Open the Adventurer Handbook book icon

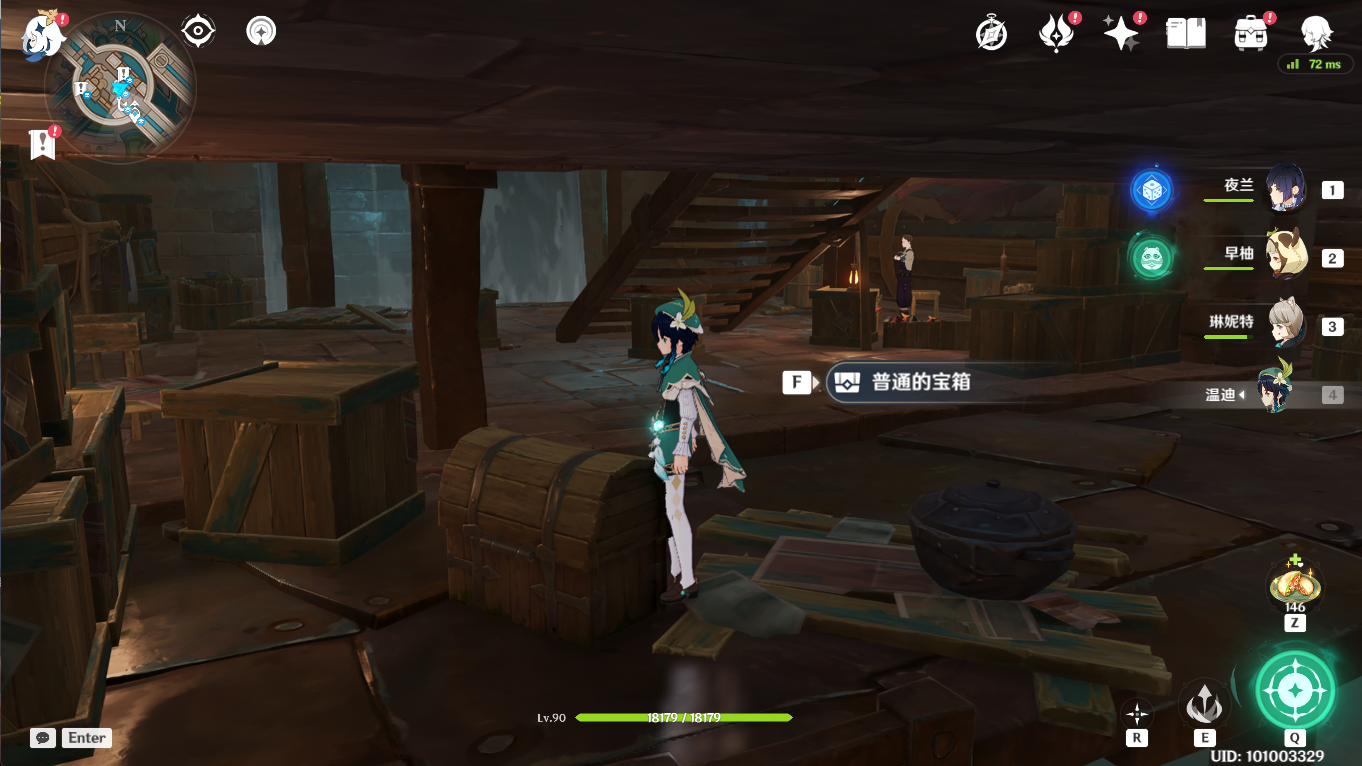pos(1185,31)
